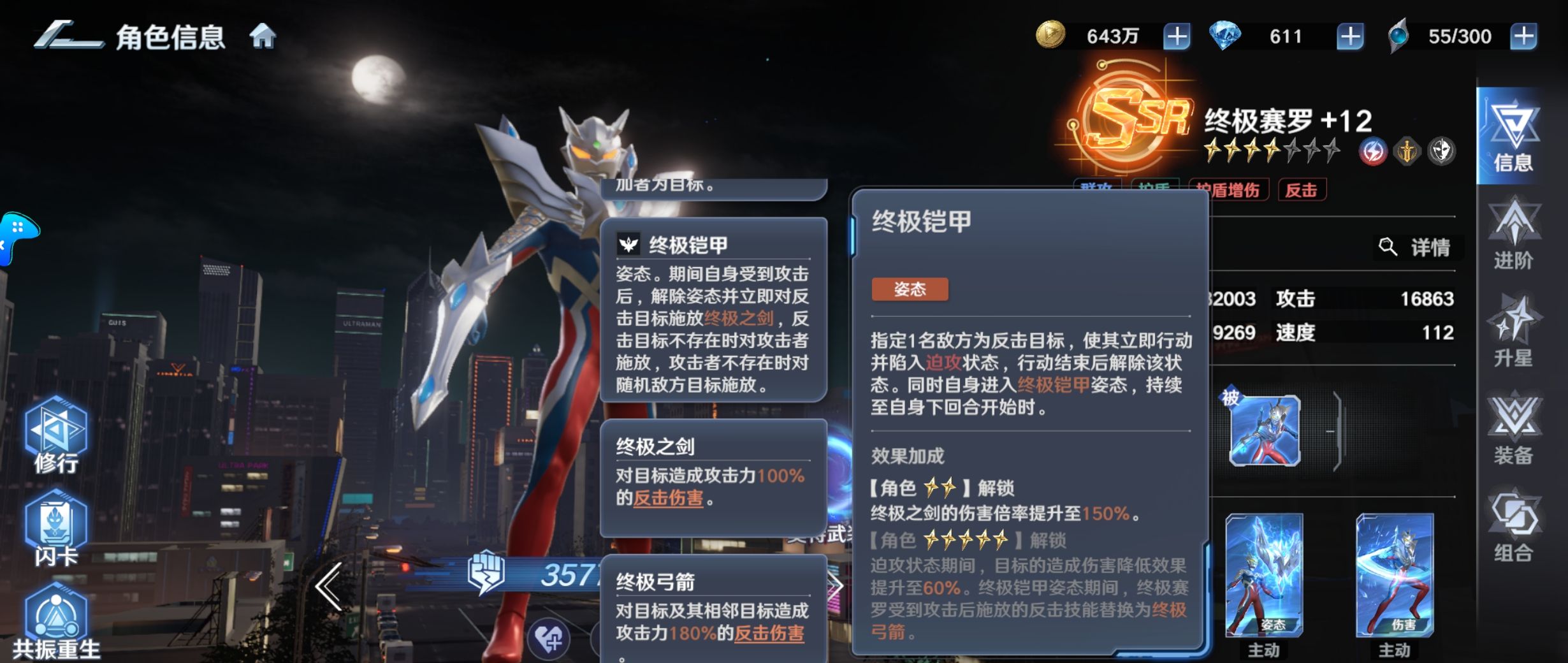Add gold coins via the plus button

click(x=1178, y=36)
